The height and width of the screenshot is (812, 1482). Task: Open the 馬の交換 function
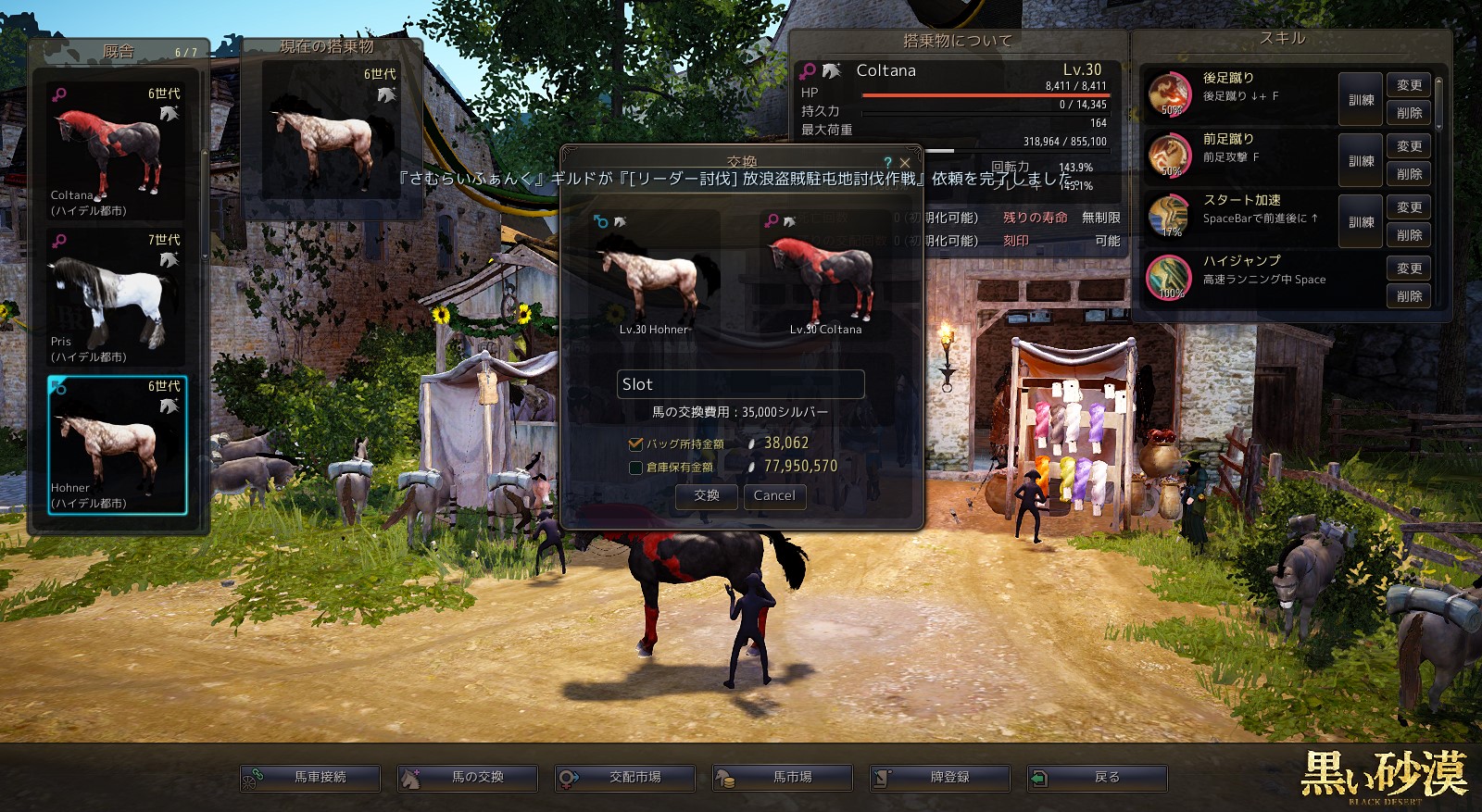pyautogui.click(x=468, y=778)
